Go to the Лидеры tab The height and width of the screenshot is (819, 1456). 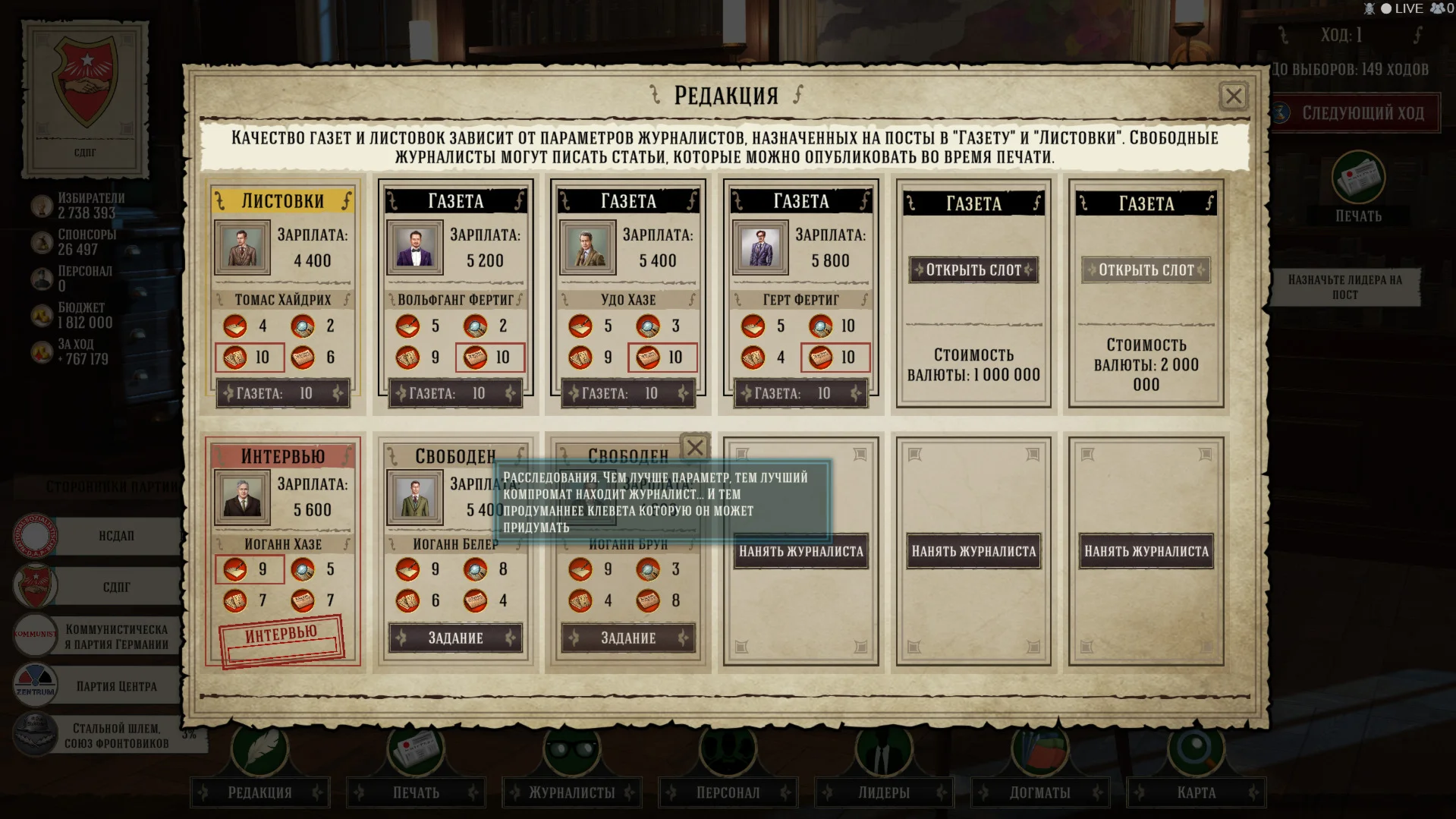click(x=884, y=792)
